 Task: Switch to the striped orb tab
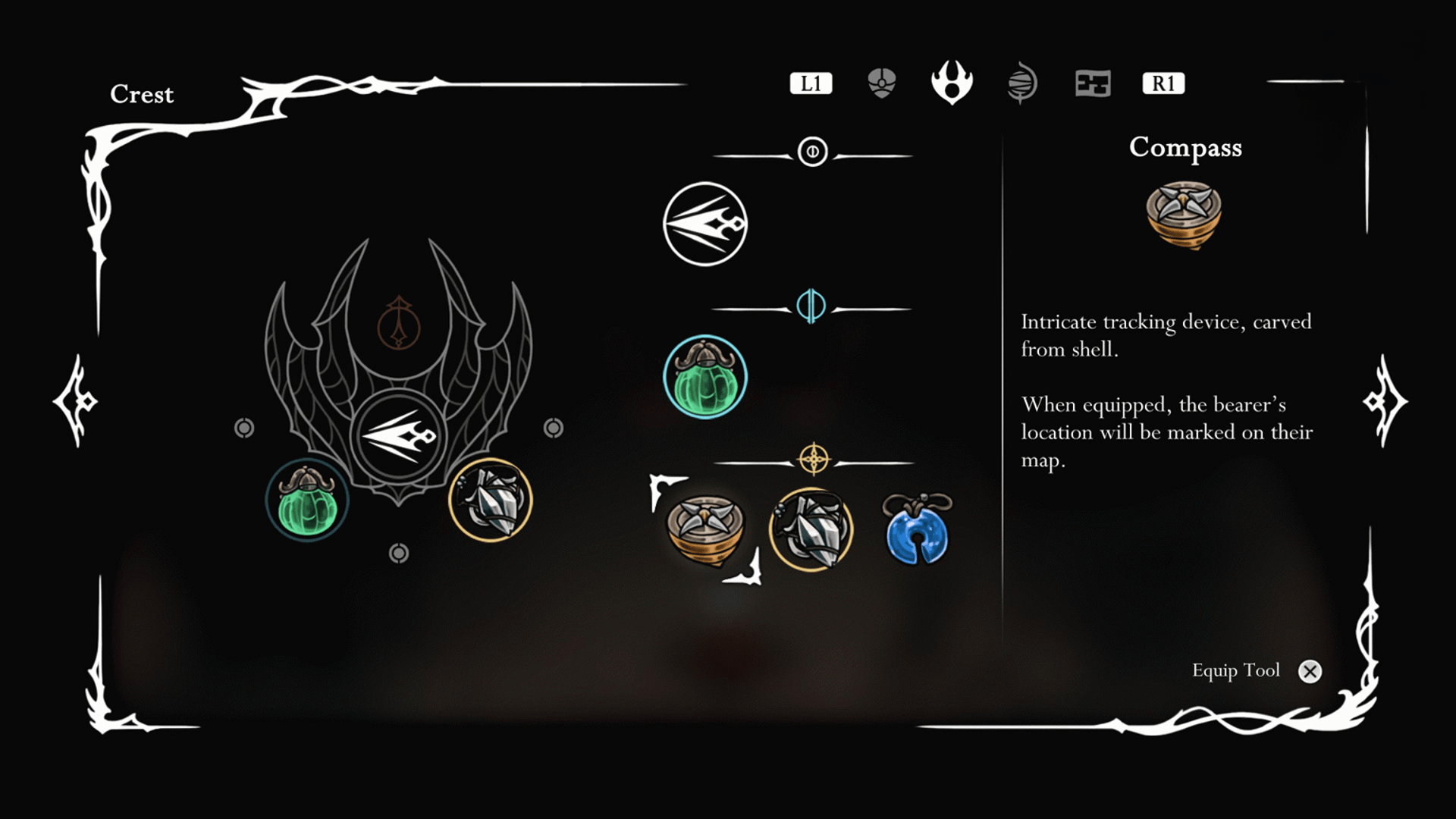pos(1022,83)
